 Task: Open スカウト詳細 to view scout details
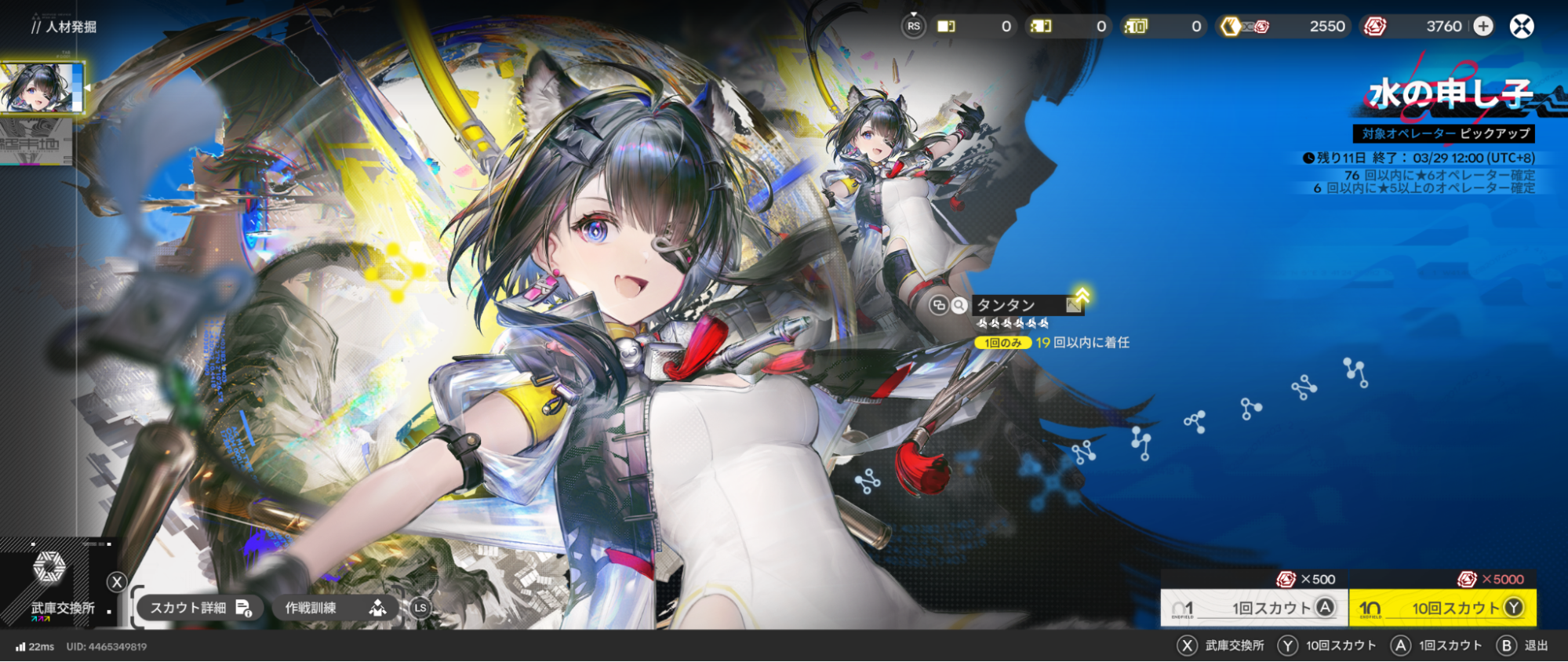click(200, 607)
